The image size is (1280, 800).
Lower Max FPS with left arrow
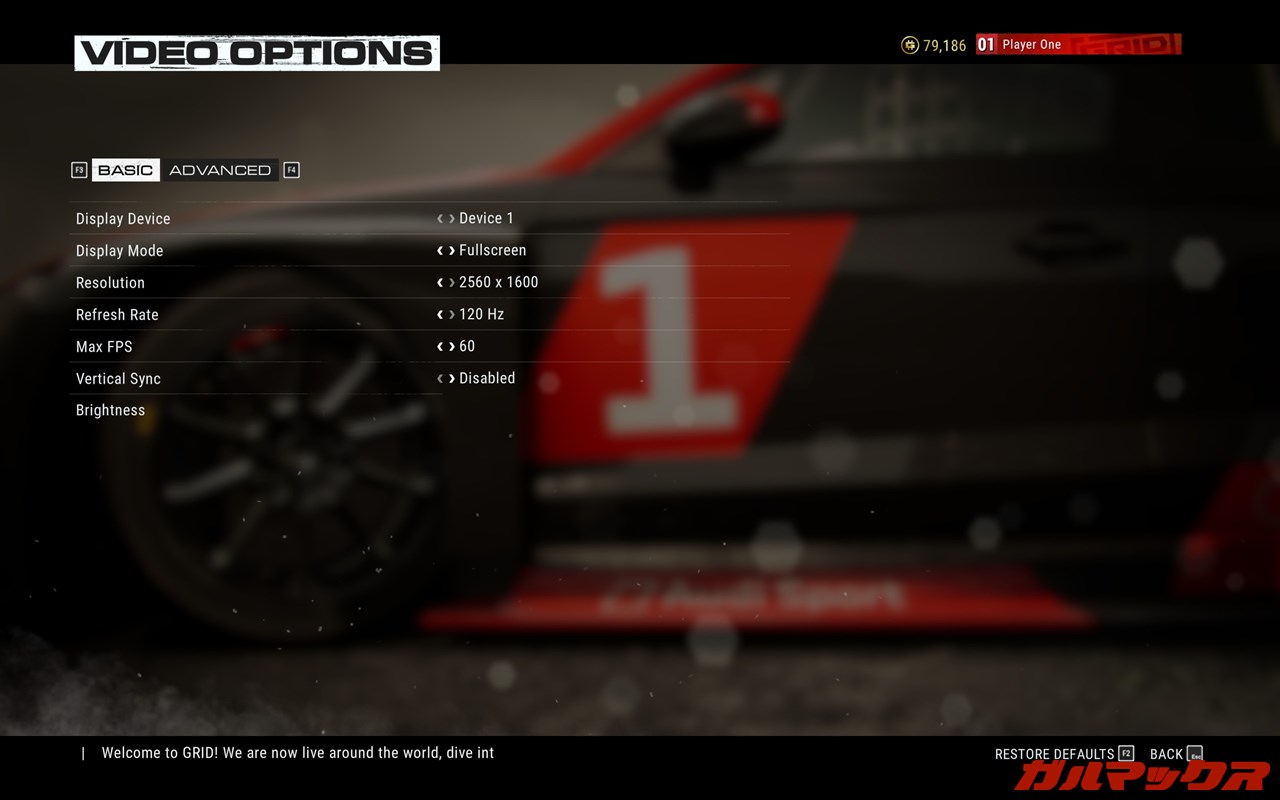pyautogui.click(x=440, y=347)
